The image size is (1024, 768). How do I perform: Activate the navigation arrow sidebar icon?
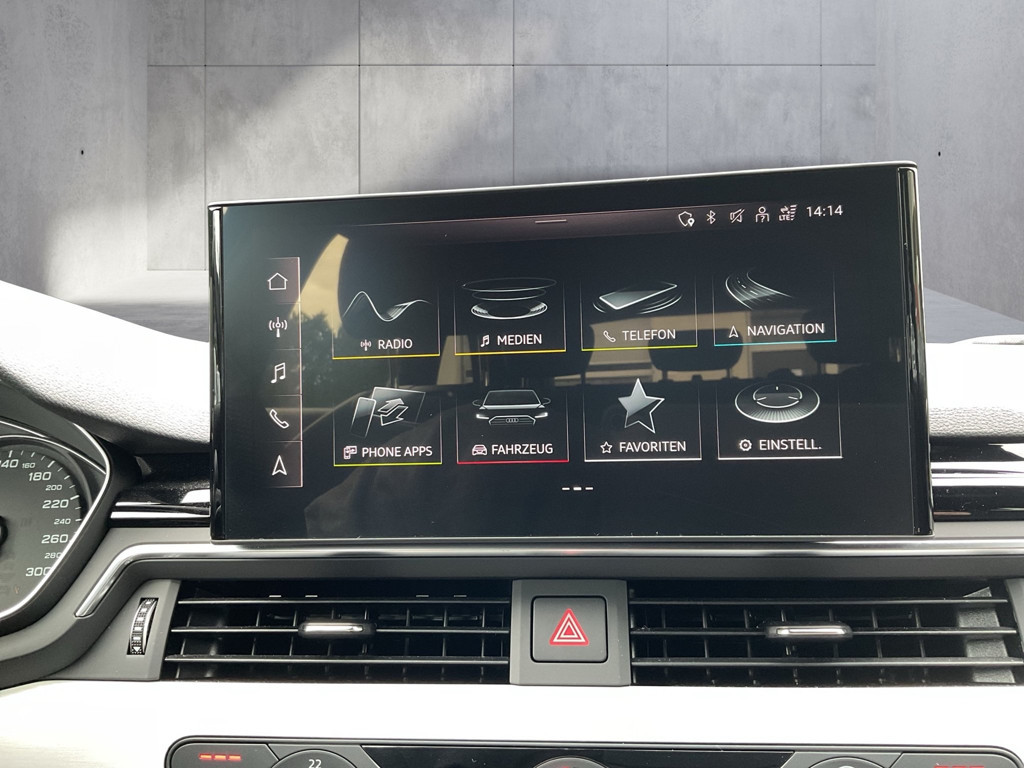pos(280,465)
